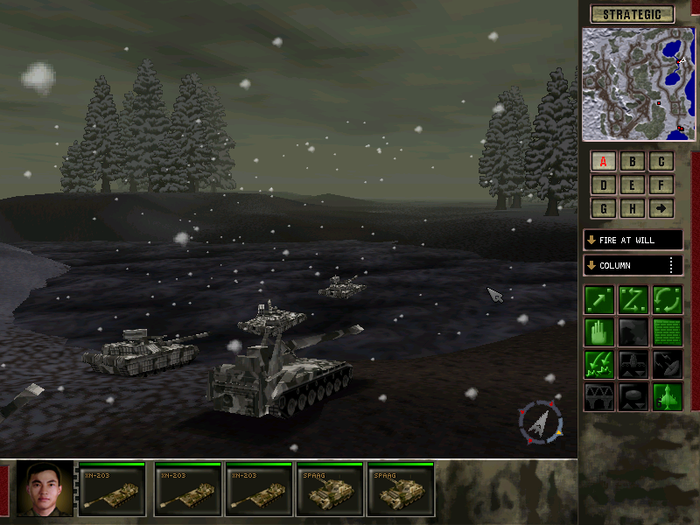Screen dimensions: 700x525
Task: Activate the diagonal arrow move order
Action: [599, 299]
